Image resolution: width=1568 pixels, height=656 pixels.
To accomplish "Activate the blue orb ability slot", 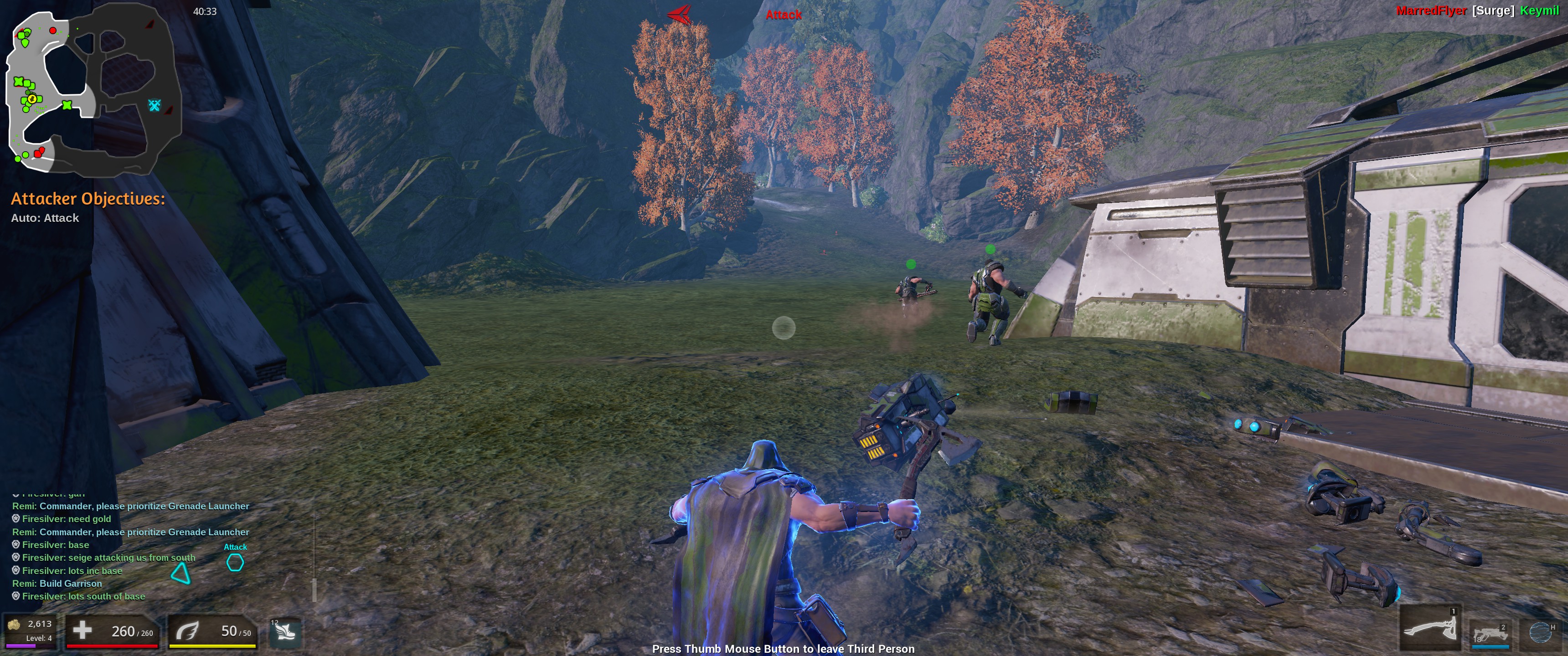I will click(1541, 633).
